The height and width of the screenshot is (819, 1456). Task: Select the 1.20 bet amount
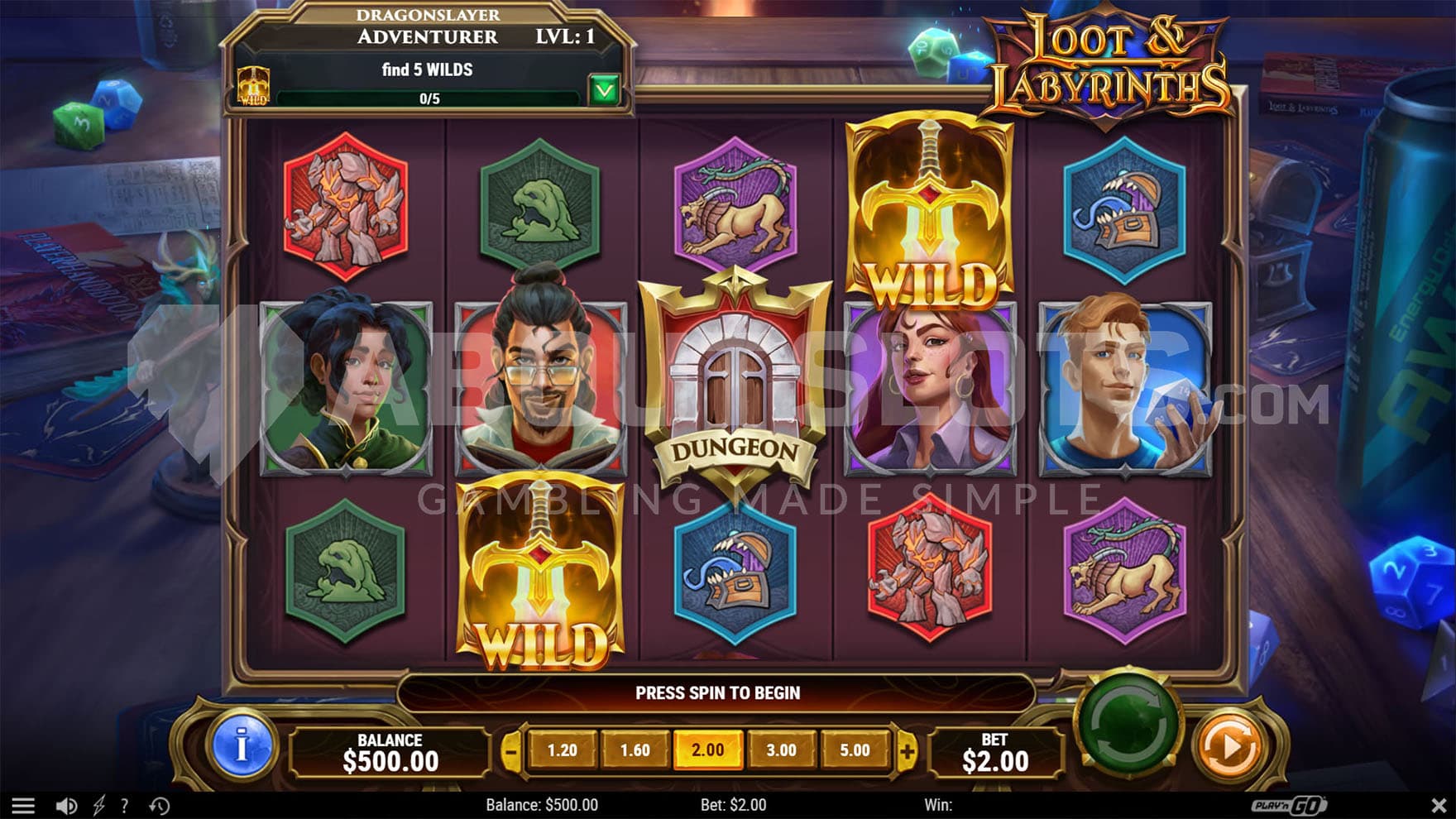563,750
